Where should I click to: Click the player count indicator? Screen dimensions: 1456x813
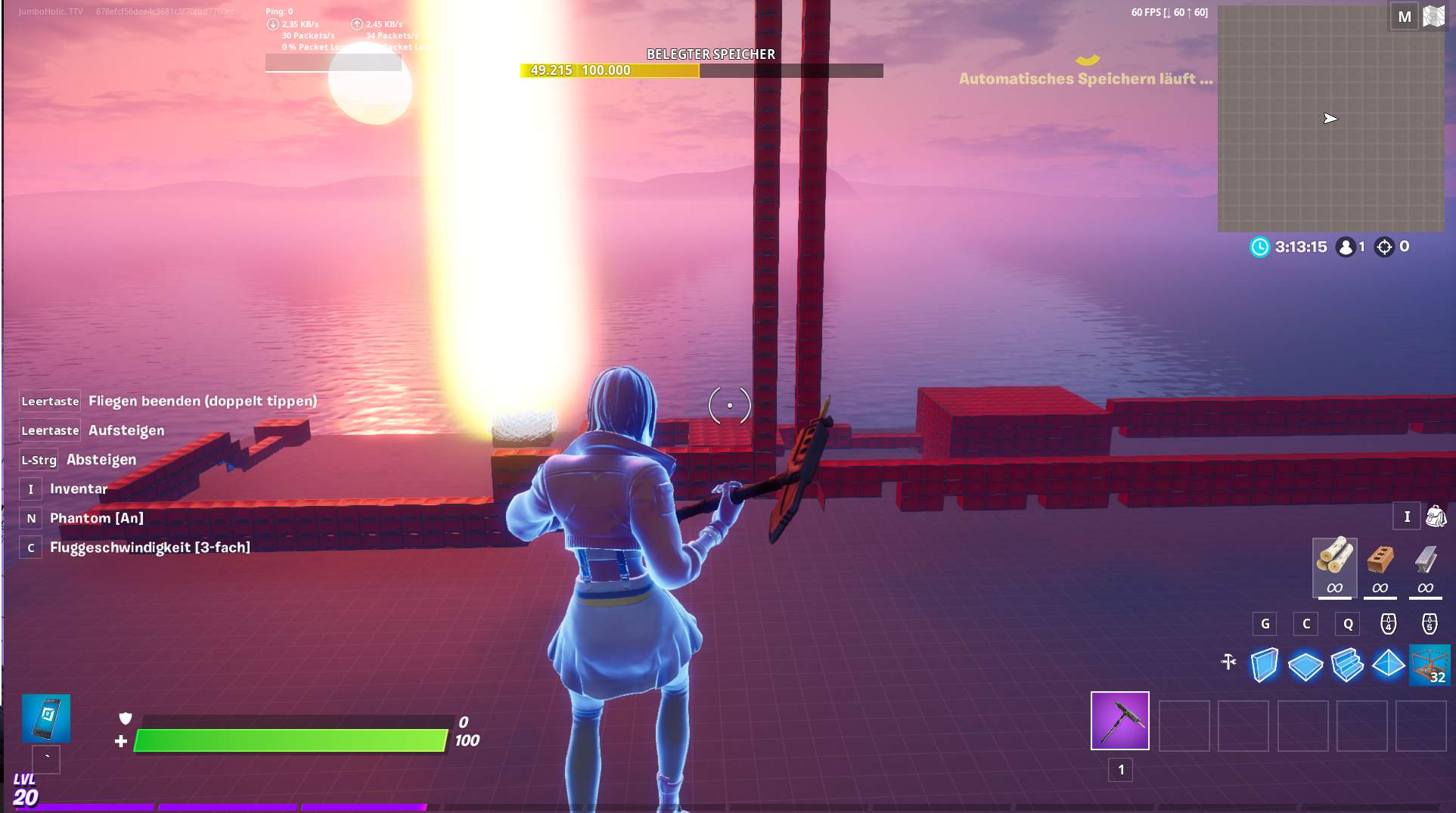click(x=1350, y=246)
